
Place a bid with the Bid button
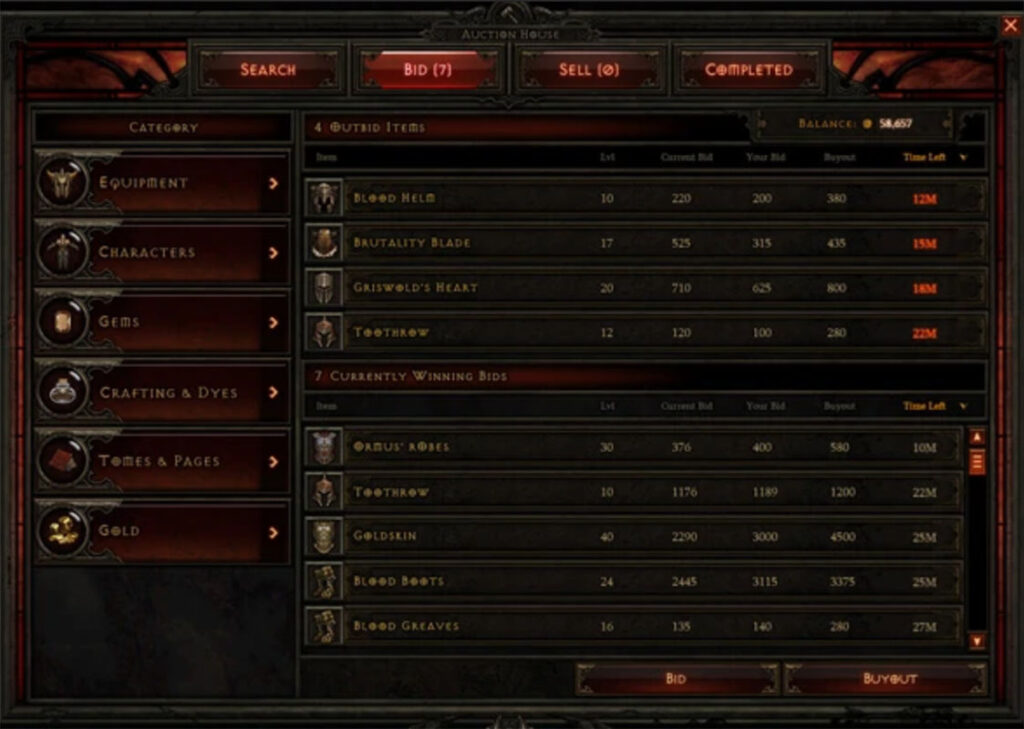(x=676, y=679)
